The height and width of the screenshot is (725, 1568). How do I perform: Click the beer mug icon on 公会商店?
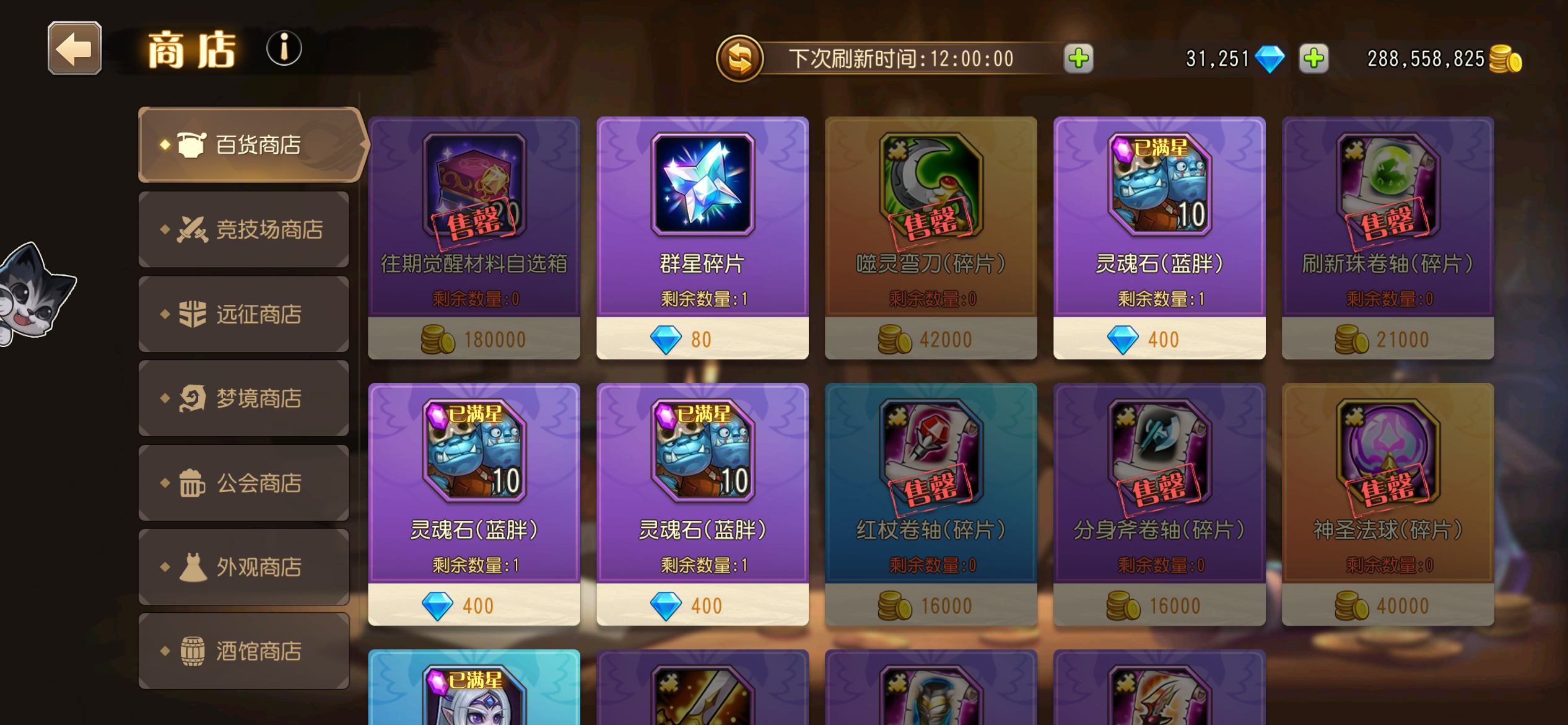coord(193,484)
